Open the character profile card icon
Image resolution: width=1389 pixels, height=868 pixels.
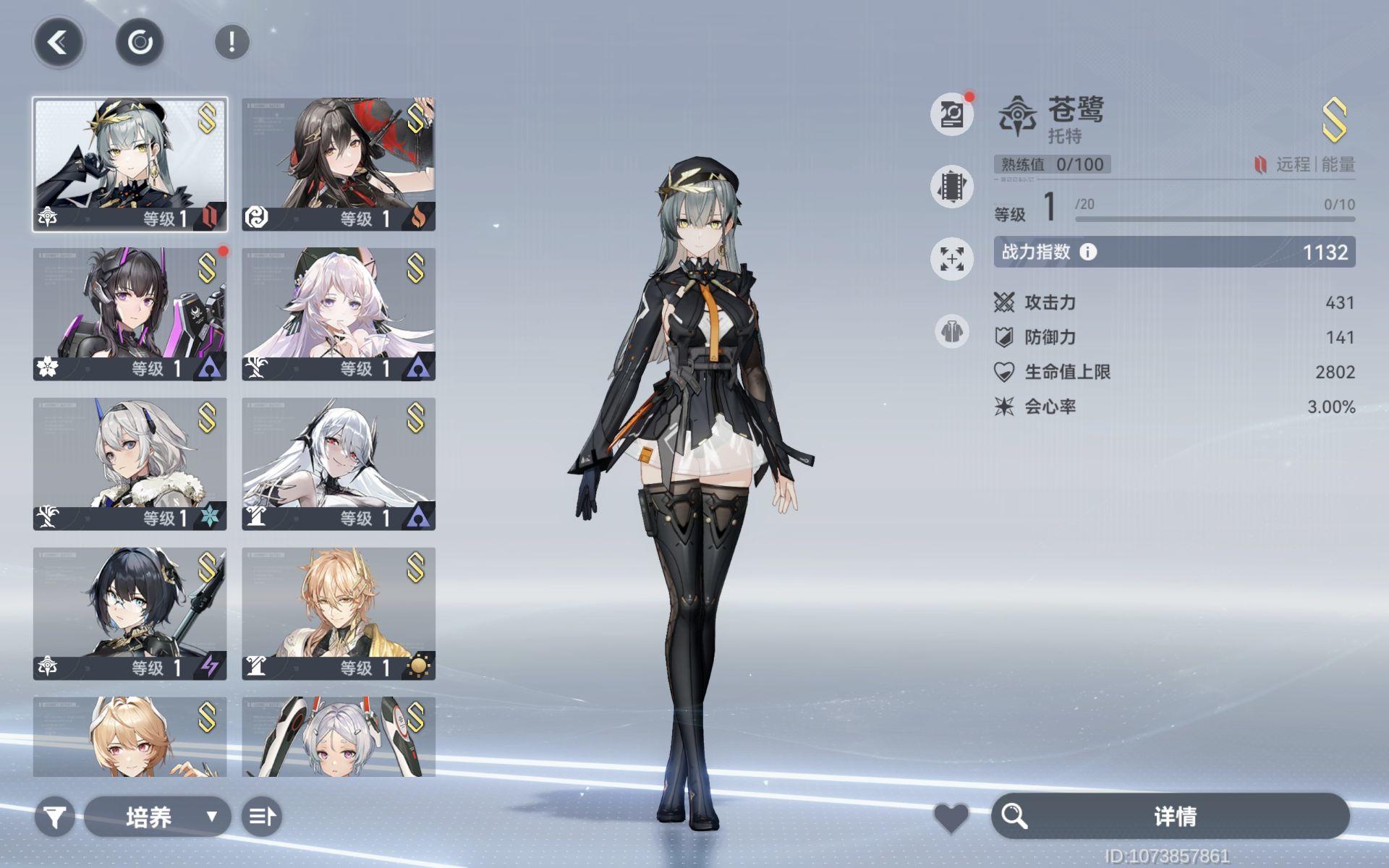951,114
